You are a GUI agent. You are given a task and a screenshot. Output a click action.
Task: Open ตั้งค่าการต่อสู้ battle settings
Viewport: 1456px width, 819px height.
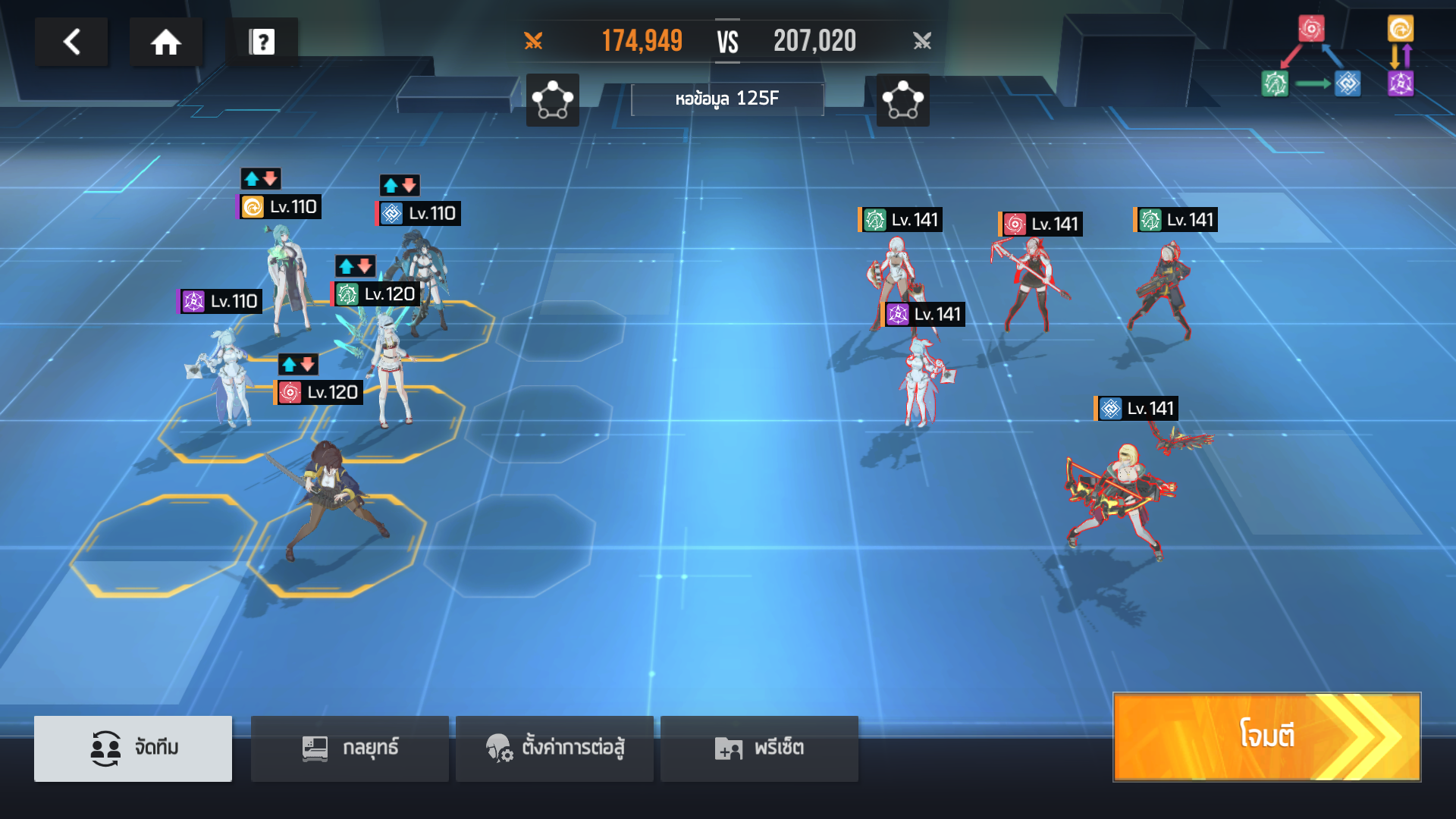pos(554,748)
